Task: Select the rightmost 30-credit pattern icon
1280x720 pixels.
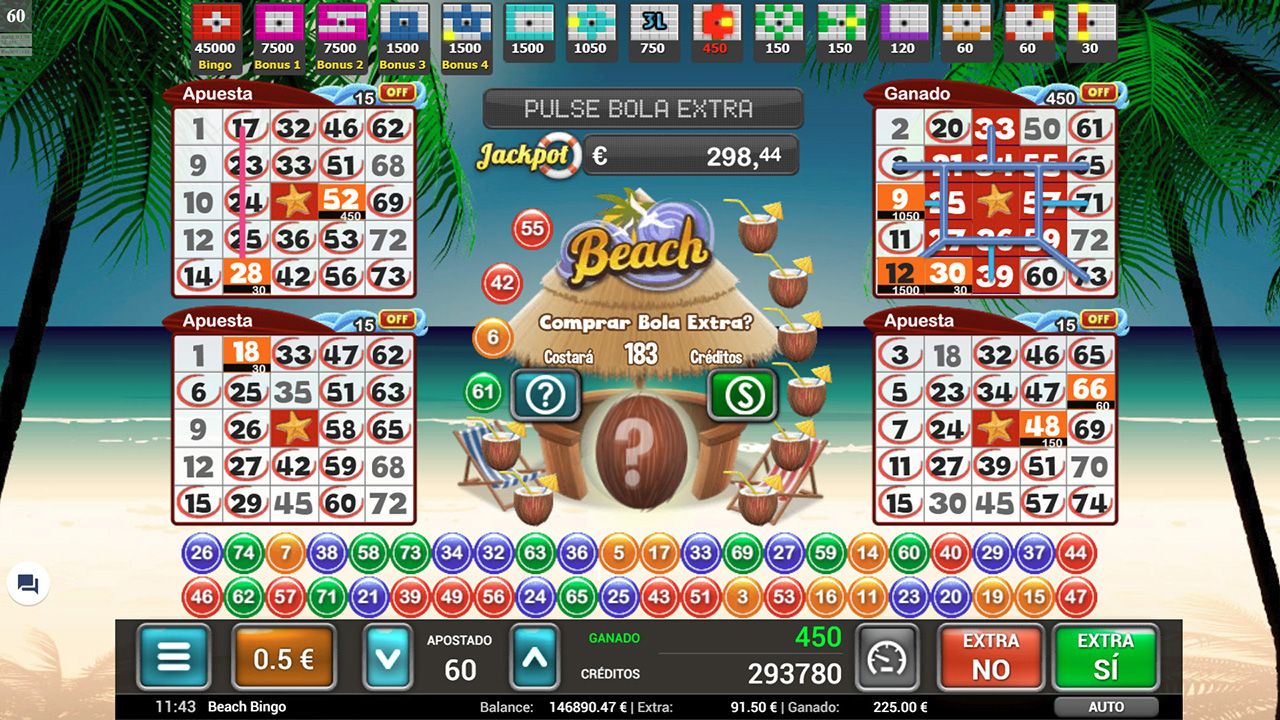Action: coord(1090,27)
